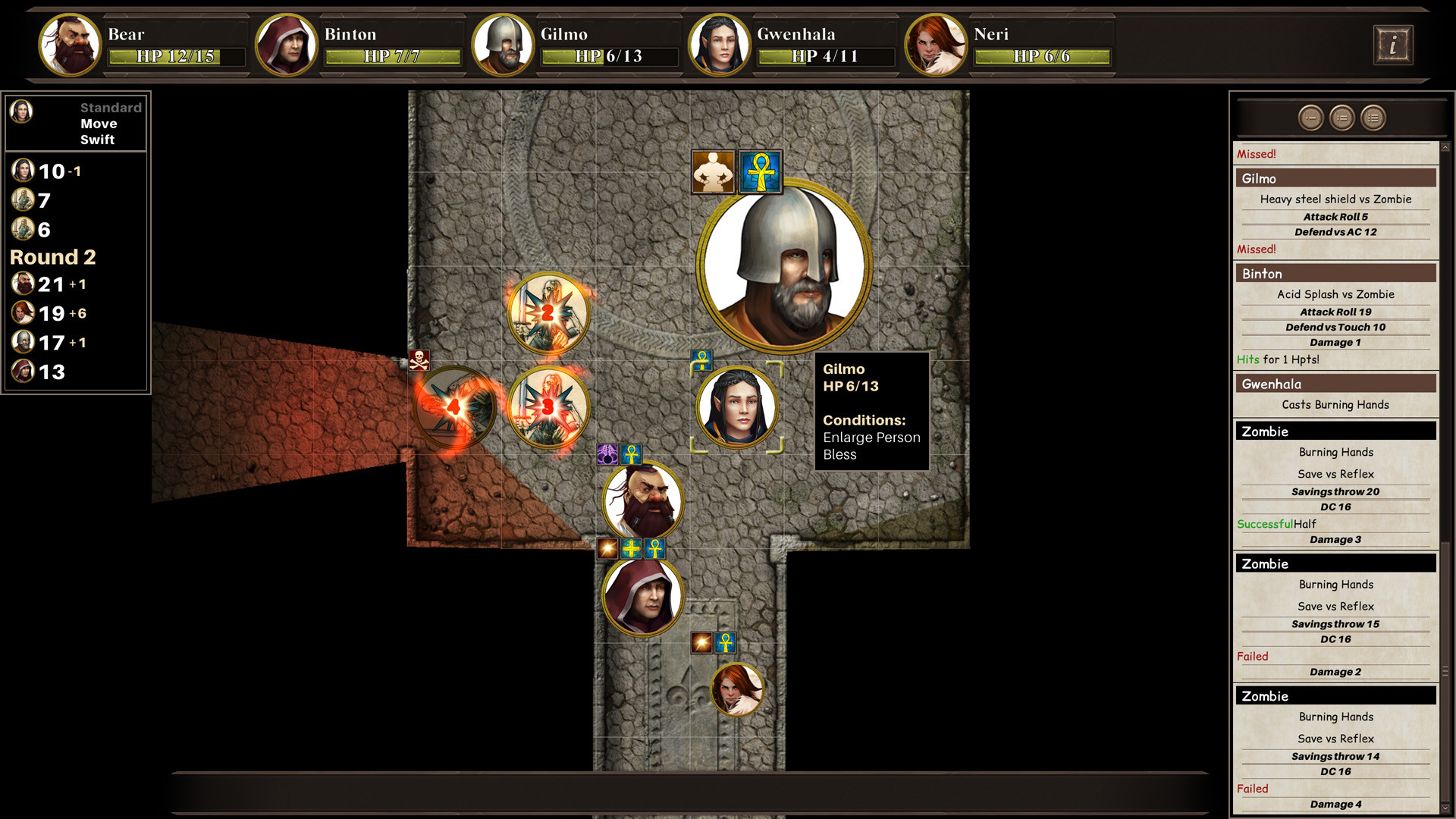Expand the log with the three-line detail button
This screenshot has width=1456, height=819.
(1372, 118)
